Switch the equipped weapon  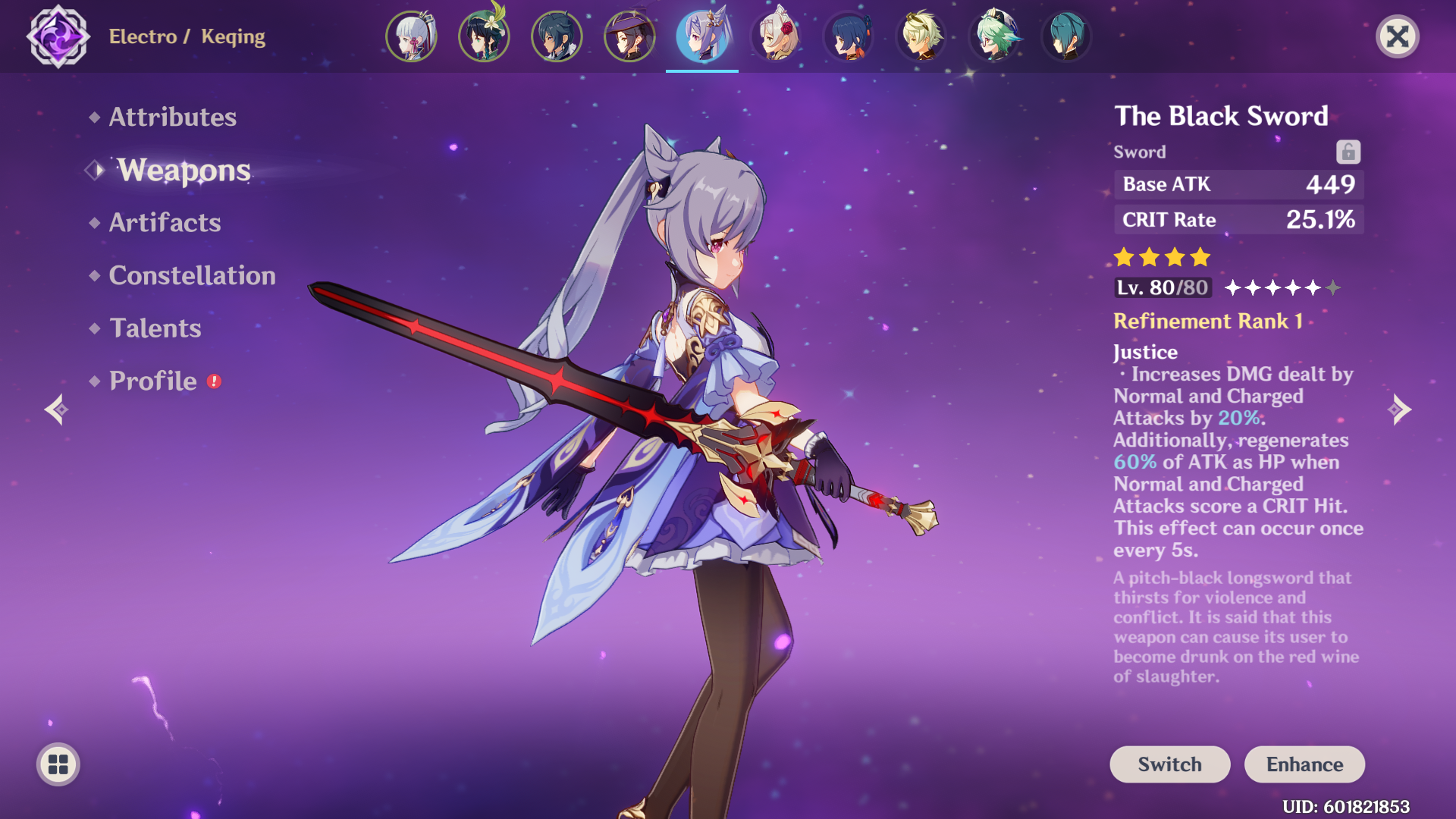[x=1169, y=764]
